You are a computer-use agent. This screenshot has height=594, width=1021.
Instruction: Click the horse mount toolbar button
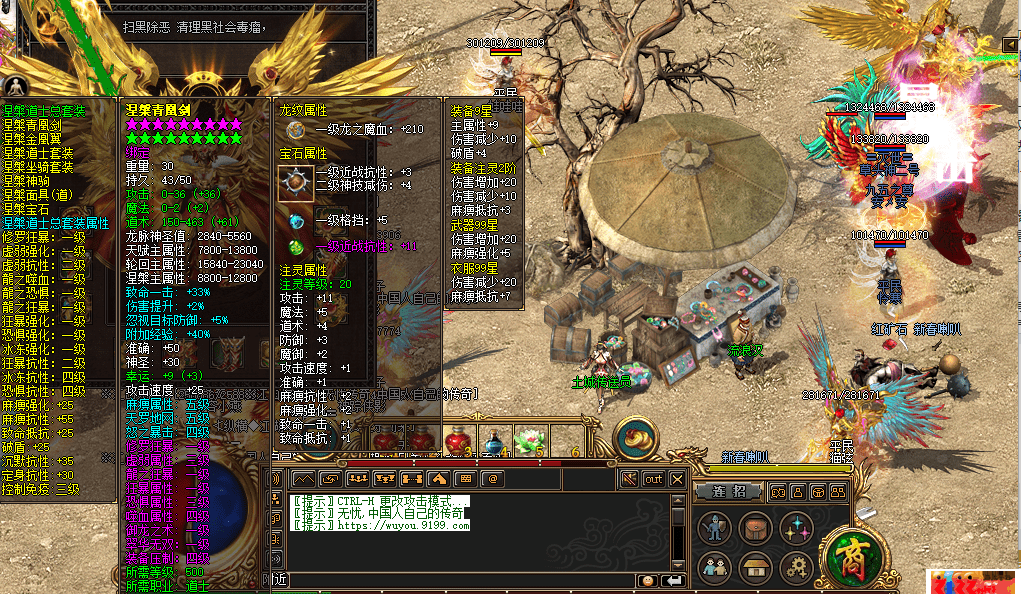(438, 480)
